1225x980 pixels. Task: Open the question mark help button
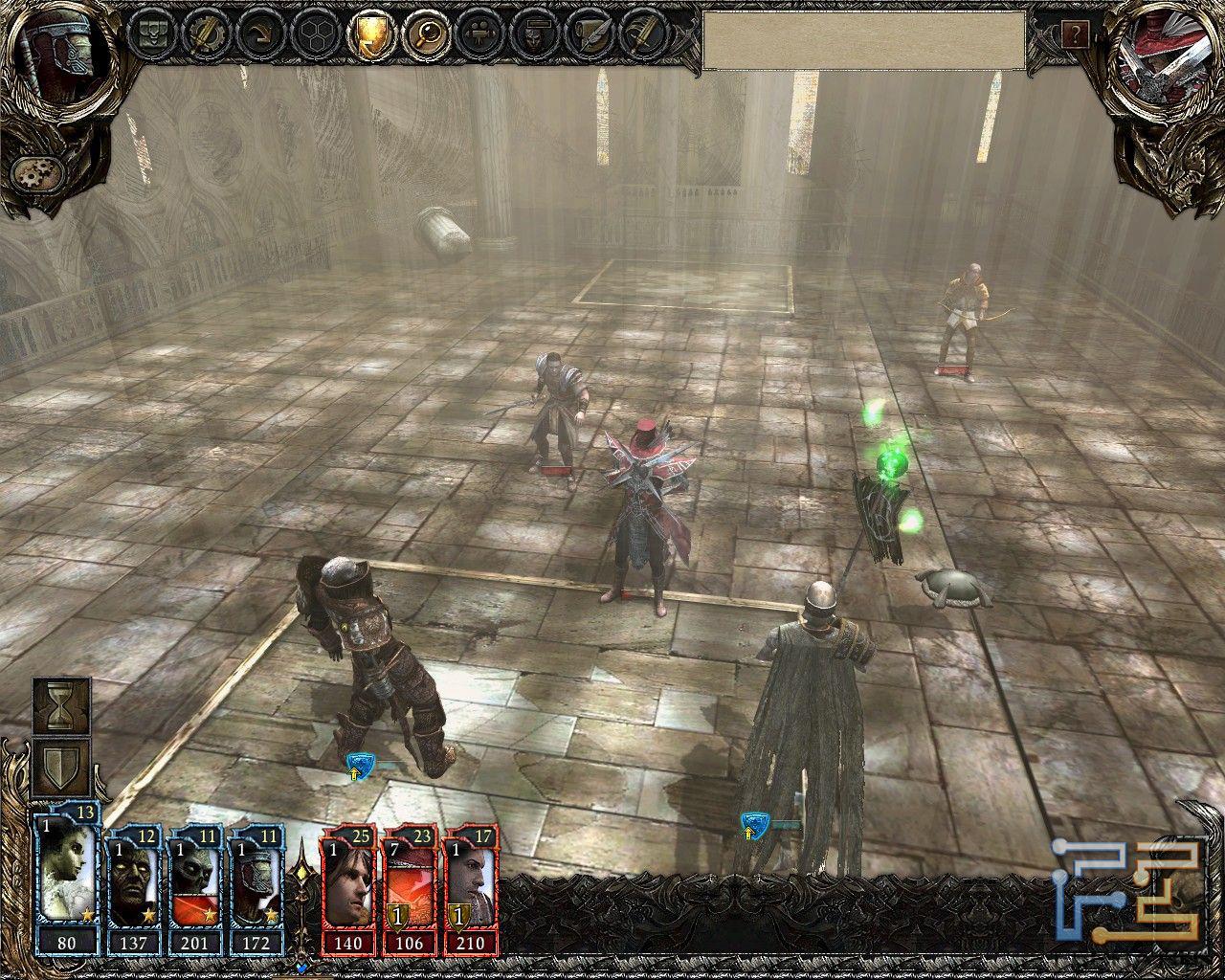(x=1075, y=37)
